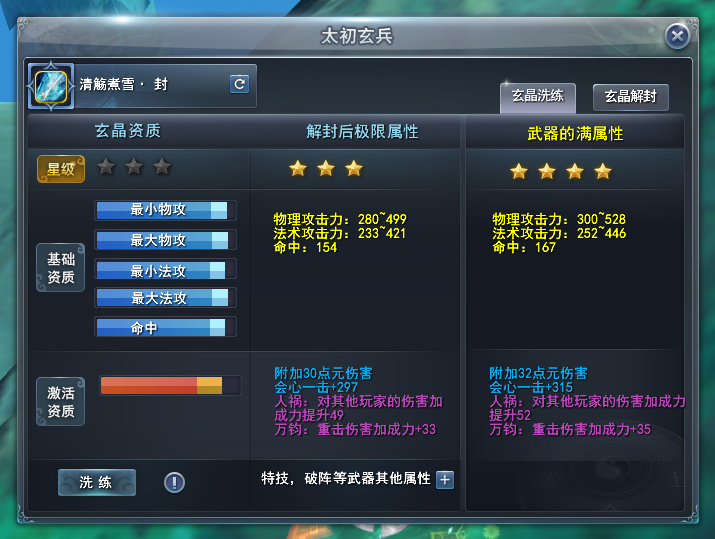
Task: Show info via the exclamation mark icon
Action: click(x=174, y=482)
